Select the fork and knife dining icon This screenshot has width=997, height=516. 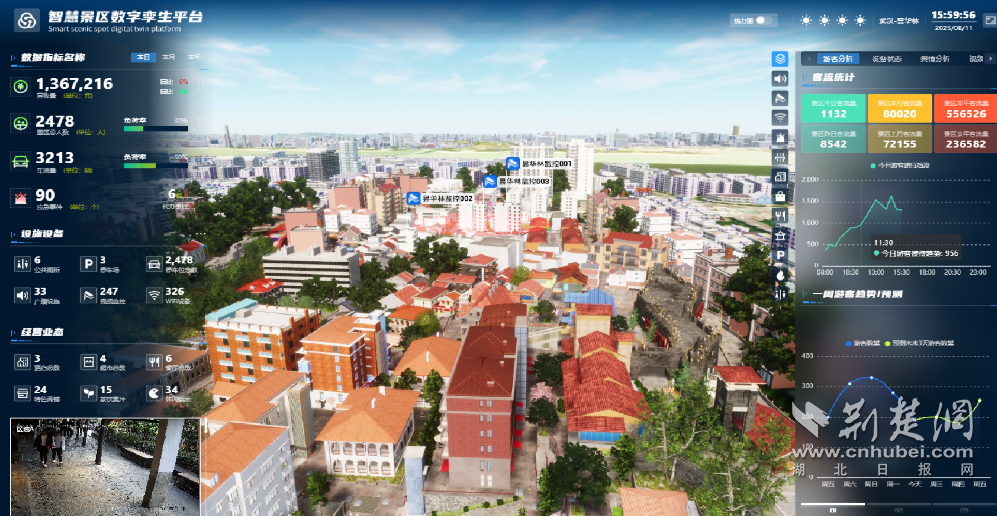point(780,215)
